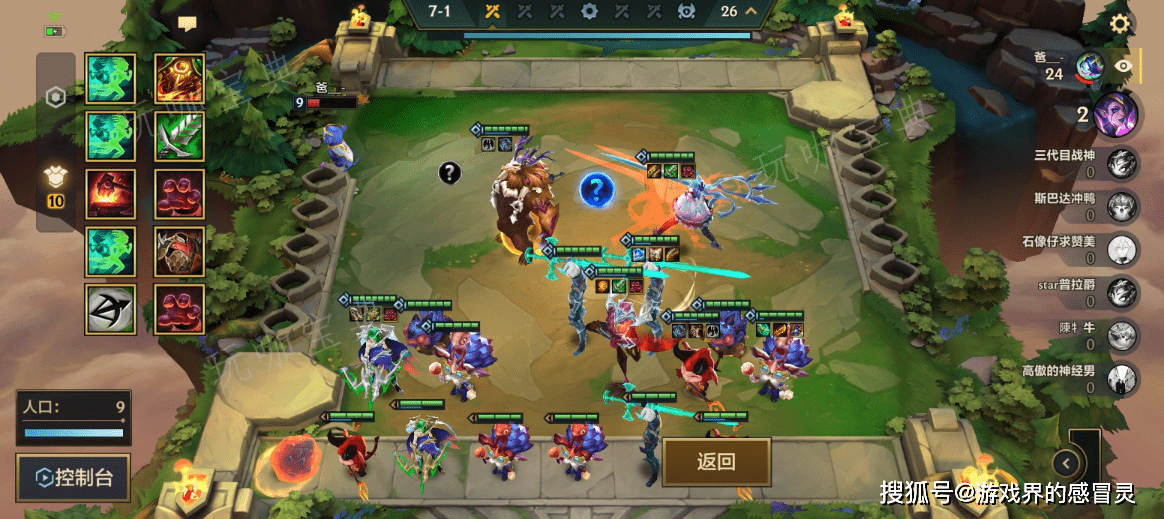1164x519 pixels.
Task: Toggle the eye spectate icon
Action: (1125, 66)
